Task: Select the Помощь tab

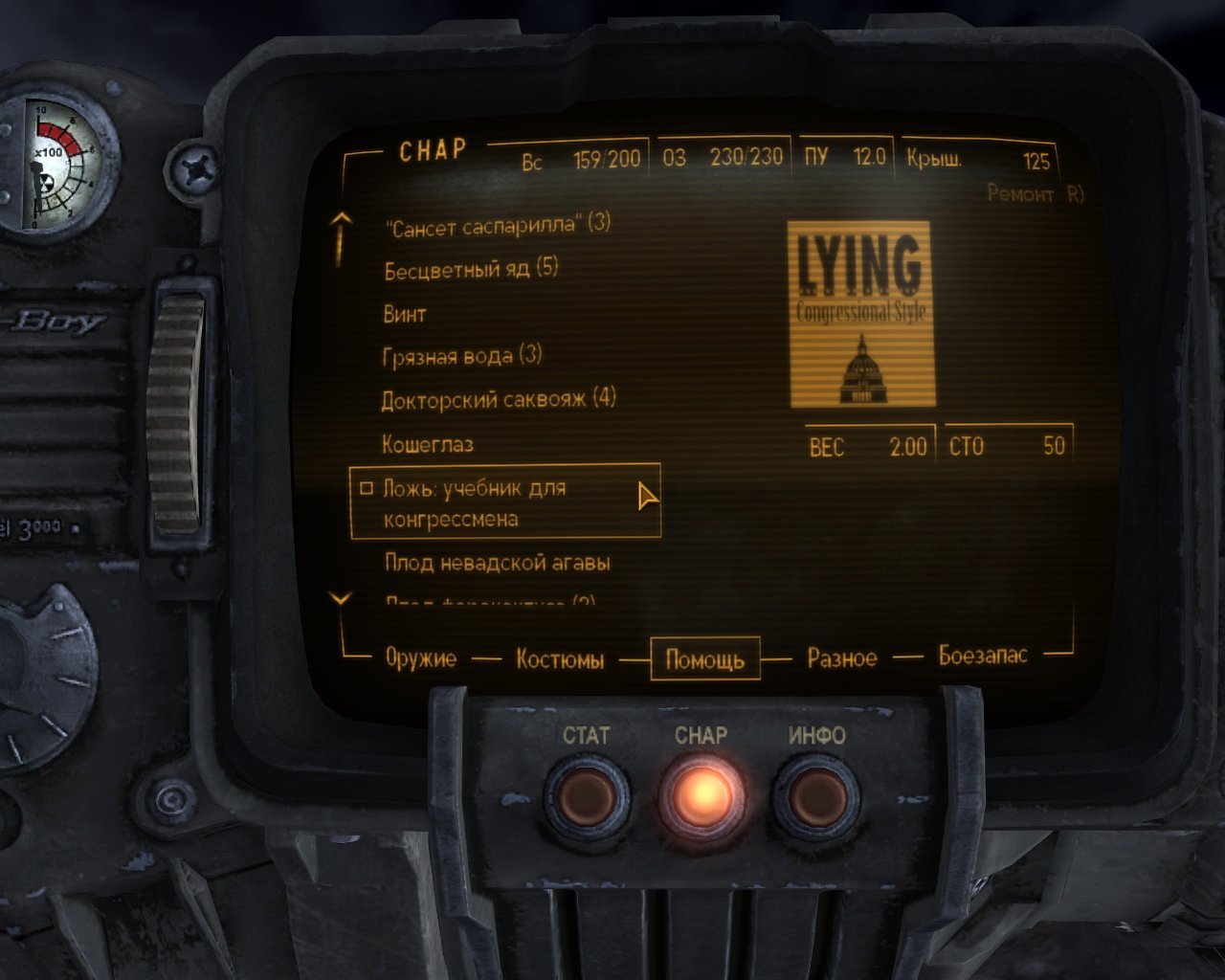Action: click(706, 659)
